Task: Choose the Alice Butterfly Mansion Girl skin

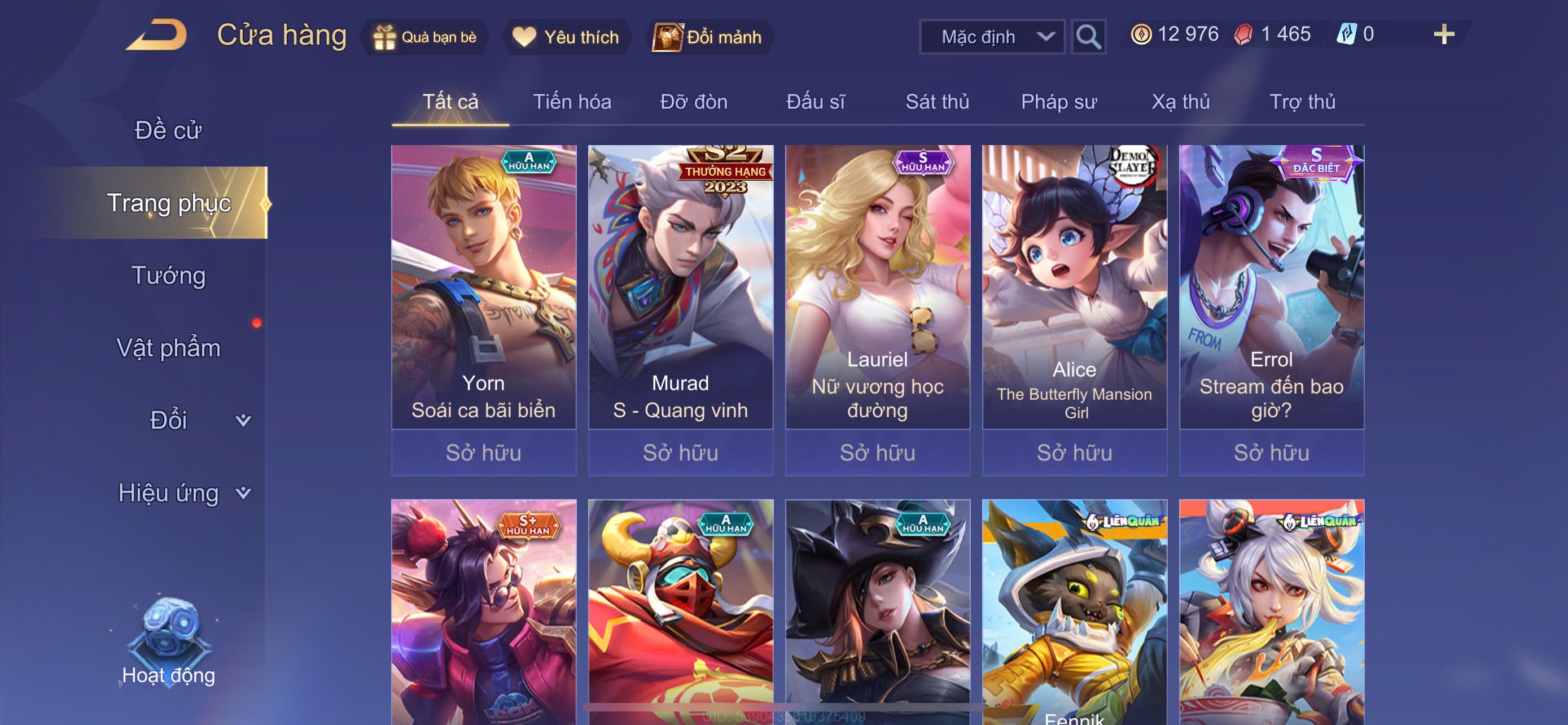Action: coord(1074,286)
